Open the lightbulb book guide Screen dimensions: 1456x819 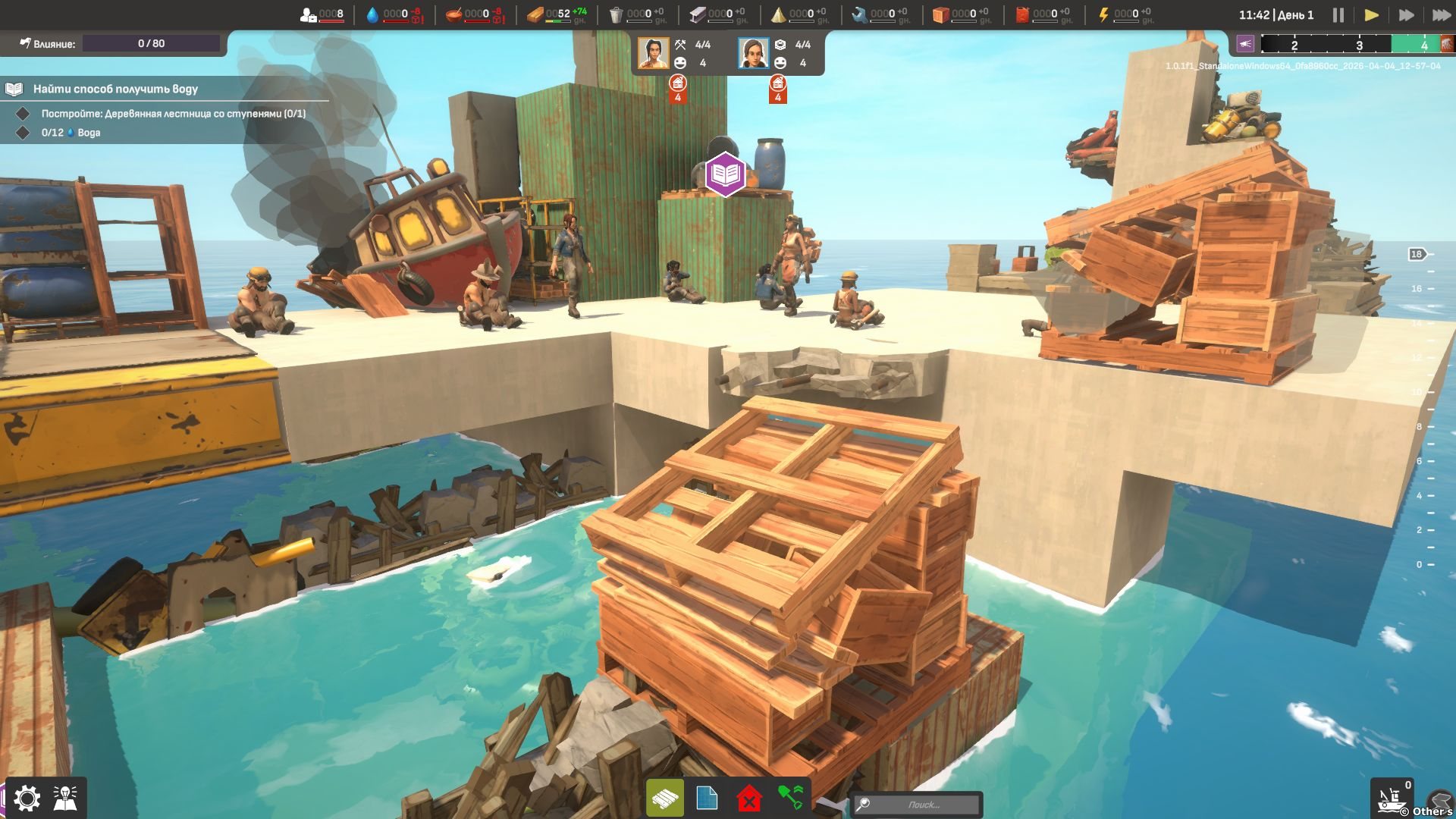coord(66,798)
